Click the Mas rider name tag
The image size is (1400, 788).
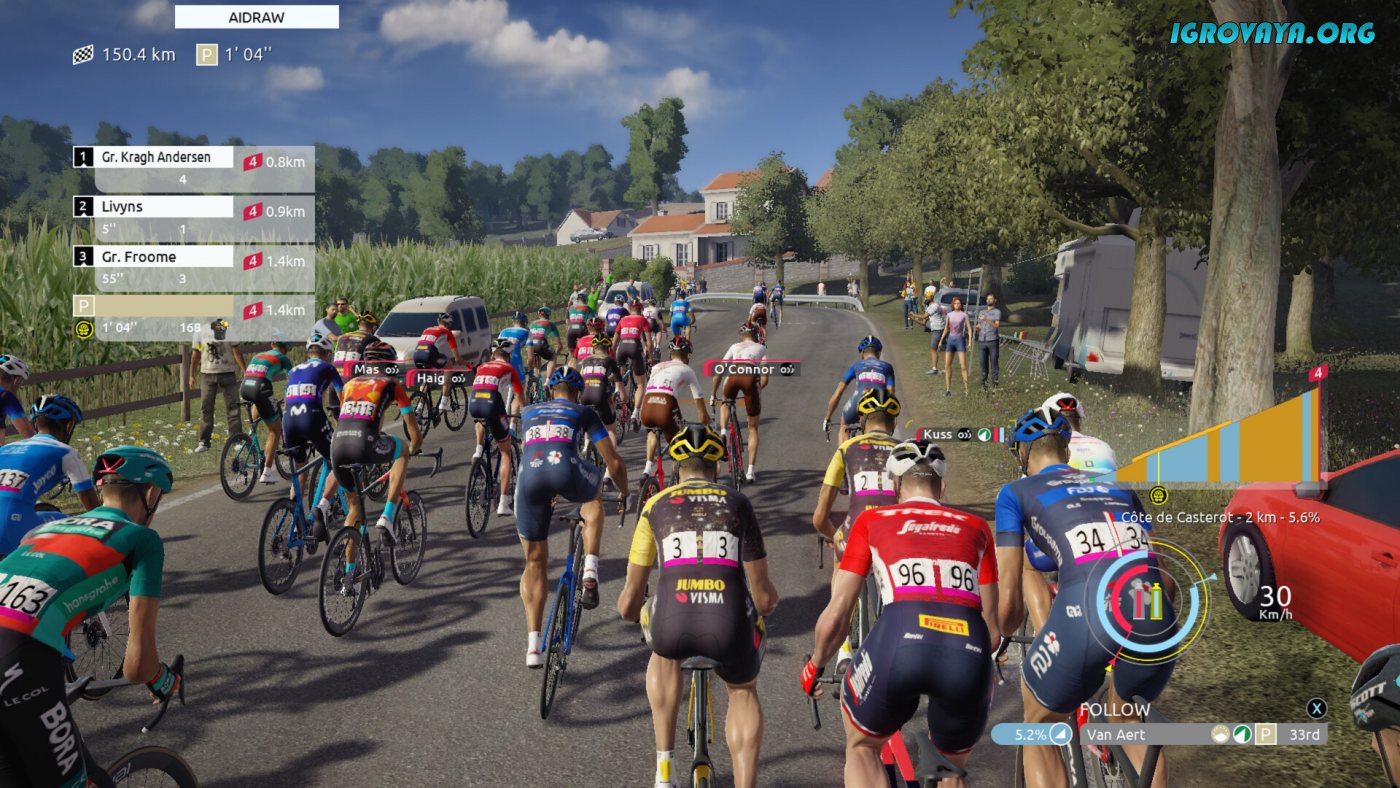tap(376, 370)
